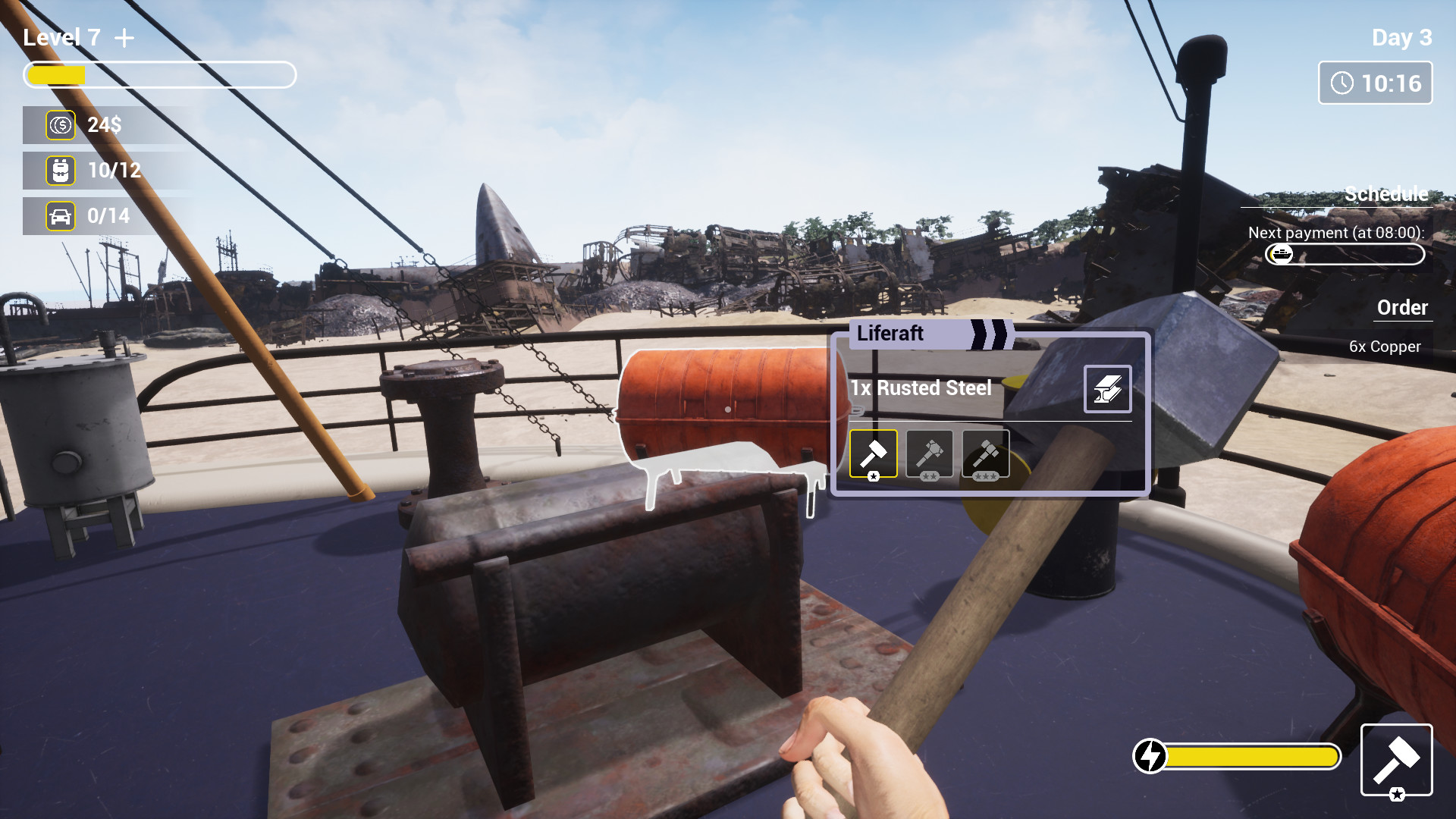Toggle the one-star quality selection
This screenshot has height=819, width=1456.
pyautogui.click(x=873, y=453)
